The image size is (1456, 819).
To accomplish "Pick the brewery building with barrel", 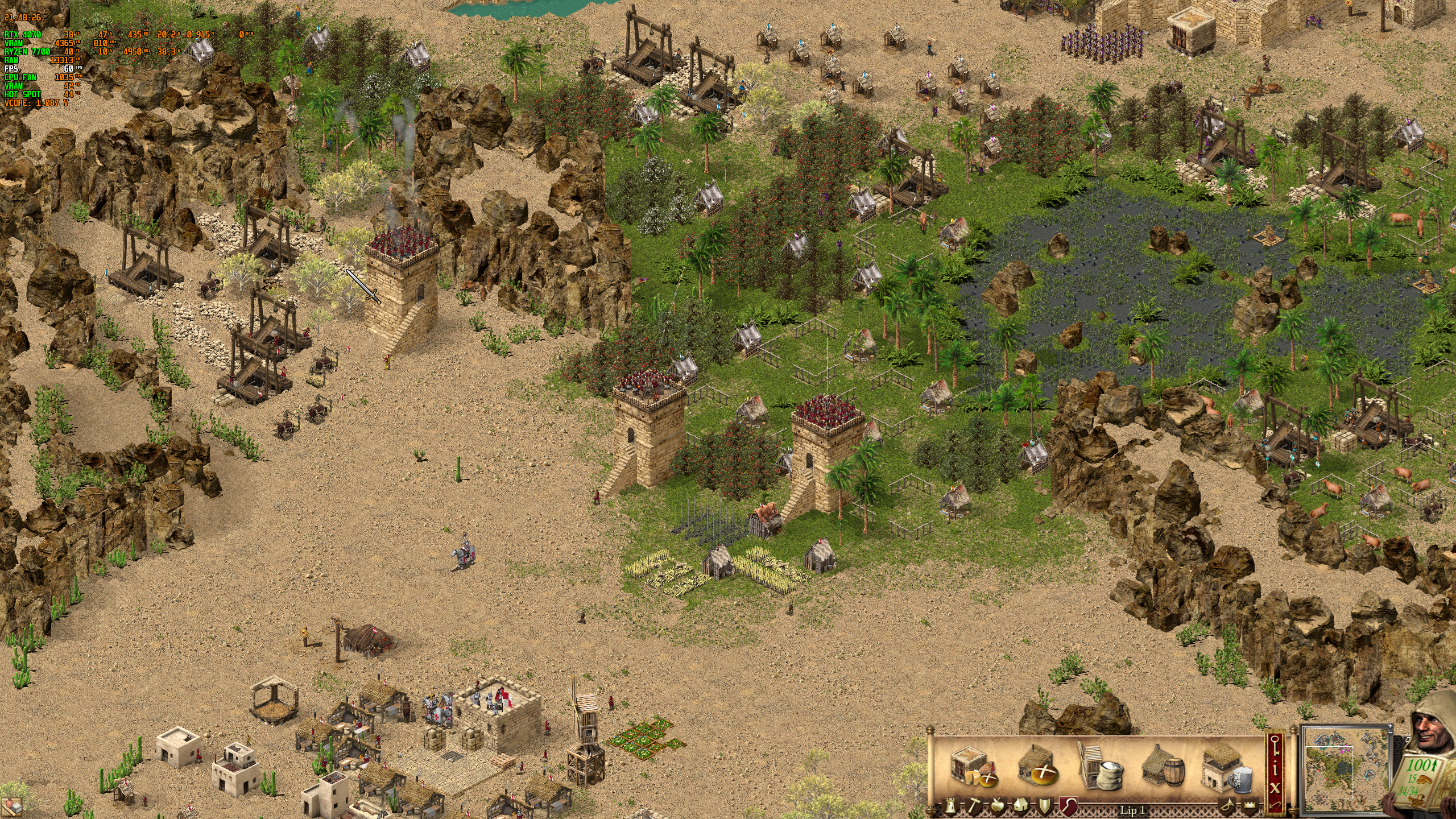I will (x=1164, y=767).
